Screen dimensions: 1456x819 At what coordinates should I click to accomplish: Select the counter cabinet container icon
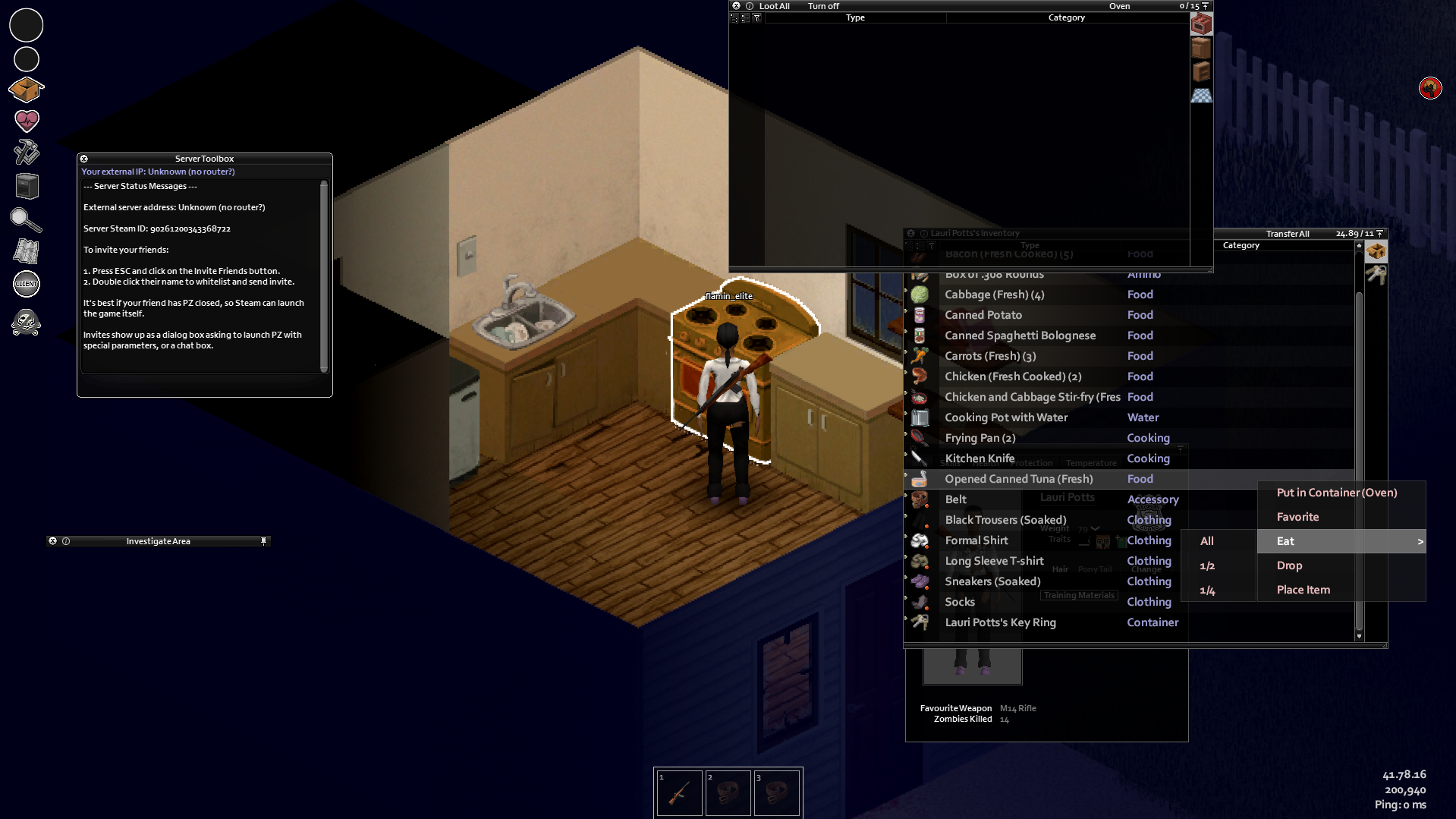point(1201,47)
